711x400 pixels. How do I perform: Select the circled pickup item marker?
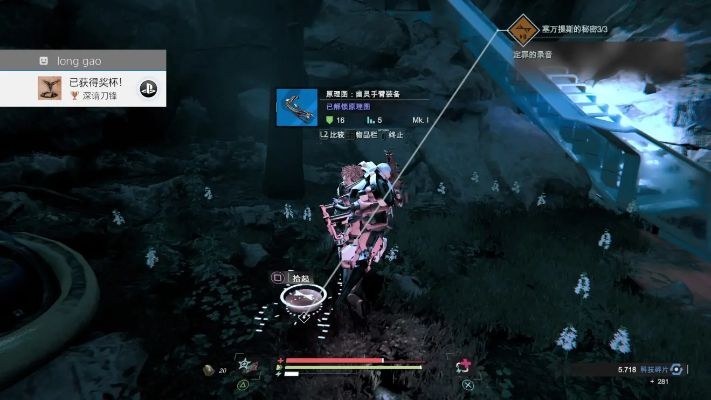click(x=301, y=295)
